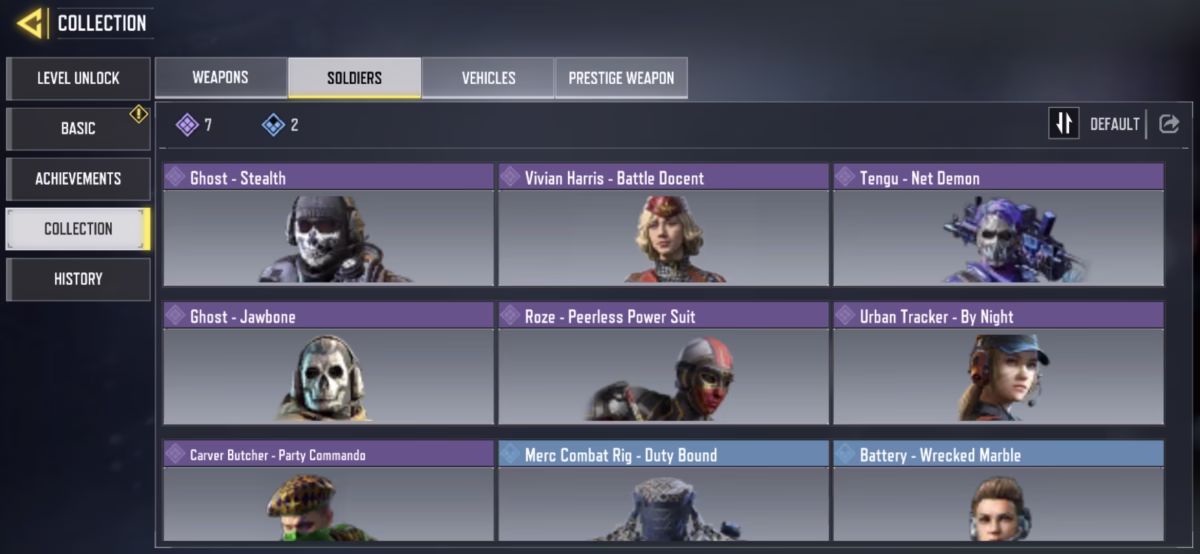Click the share icon next to Default
The image size is (1200, 554).
click(1169, 123)
